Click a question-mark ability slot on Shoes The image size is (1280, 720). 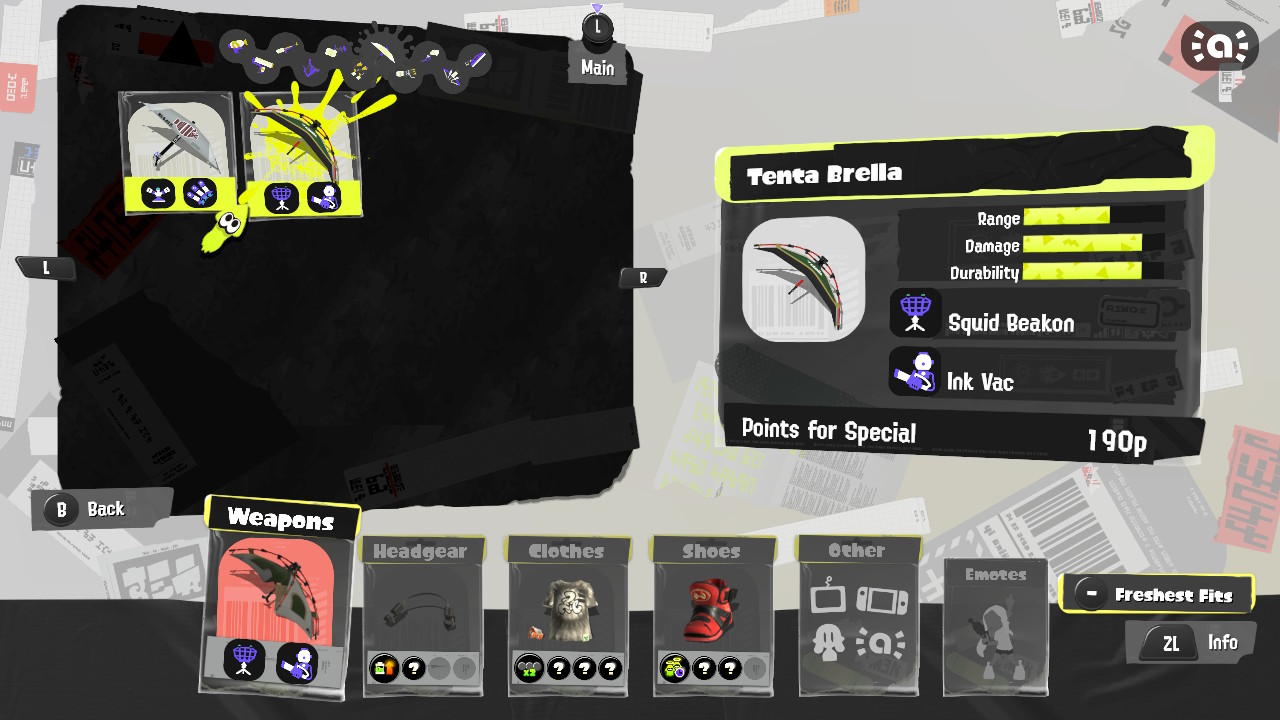pos(703,669)
